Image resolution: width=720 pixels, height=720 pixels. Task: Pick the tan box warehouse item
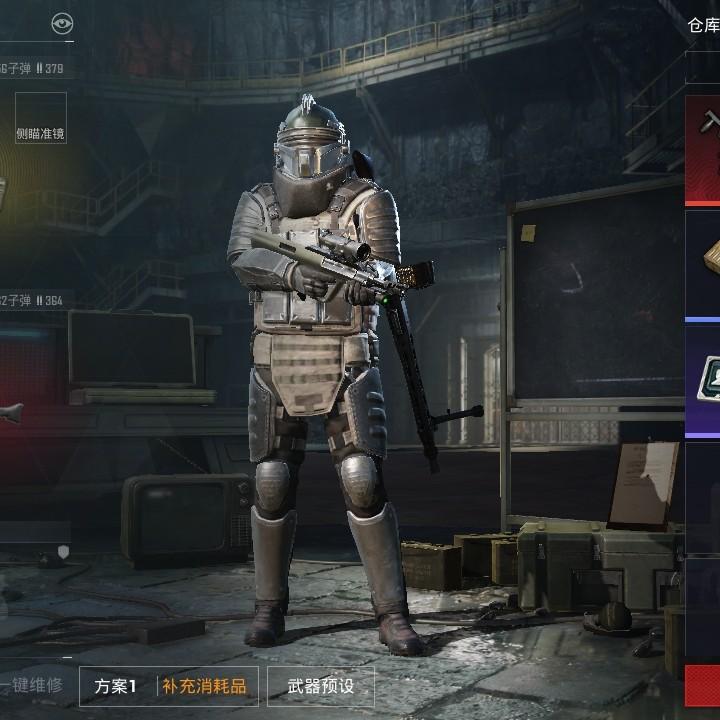point(703,265)
